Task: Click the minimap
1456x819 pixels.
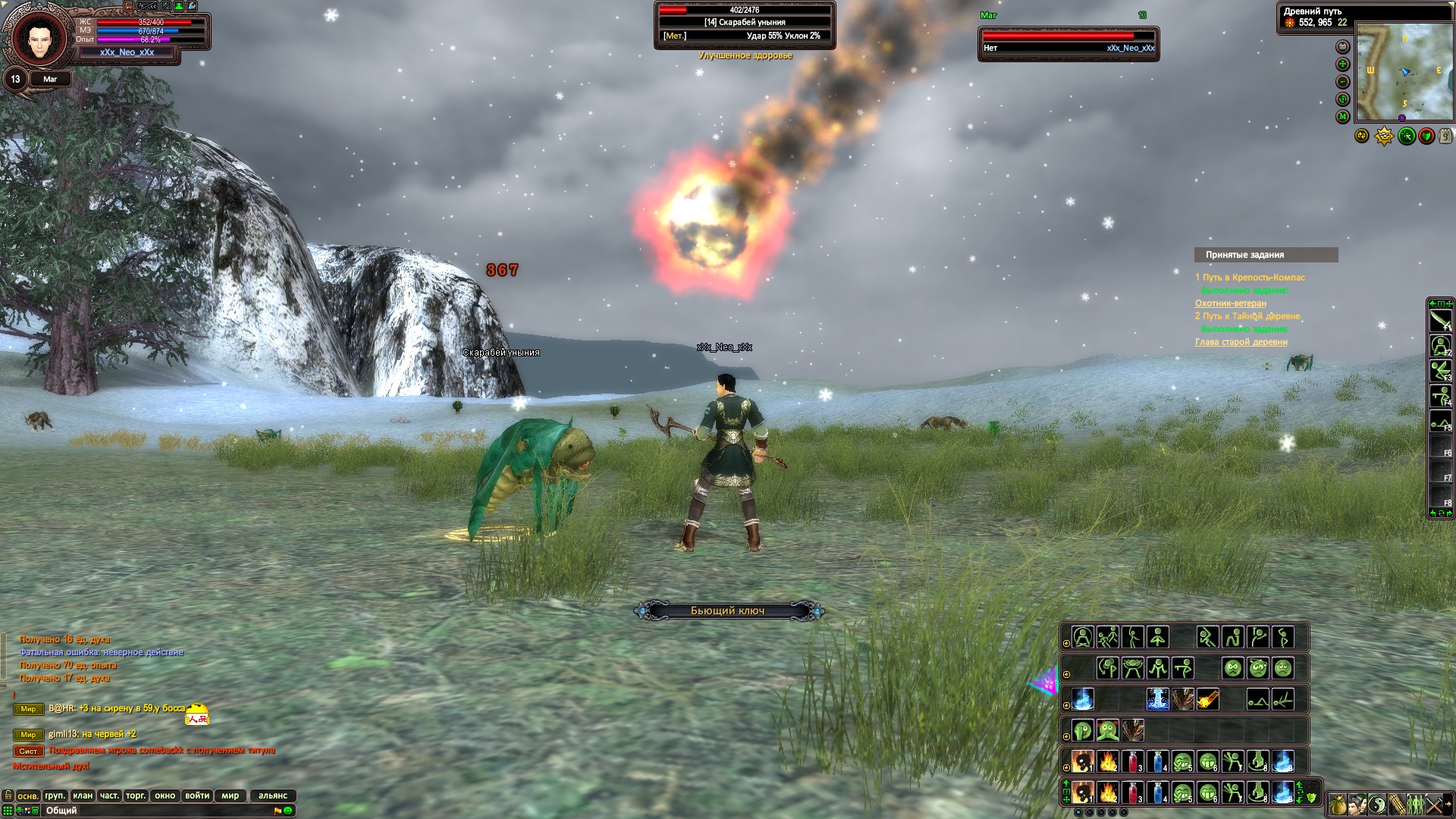Action: pos(1404,72)
